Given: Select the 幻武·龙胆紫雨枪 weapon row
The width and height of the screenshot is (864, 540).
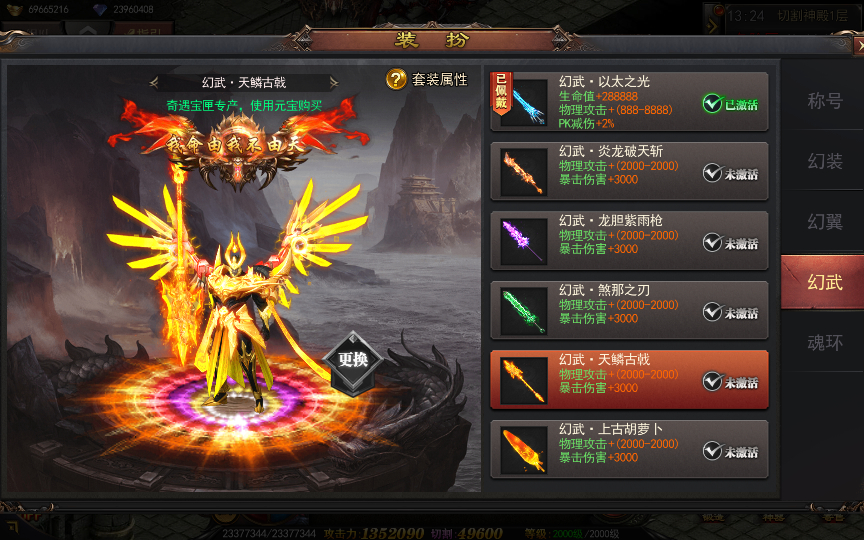Looking at the screenshot, I should (620, 240).
